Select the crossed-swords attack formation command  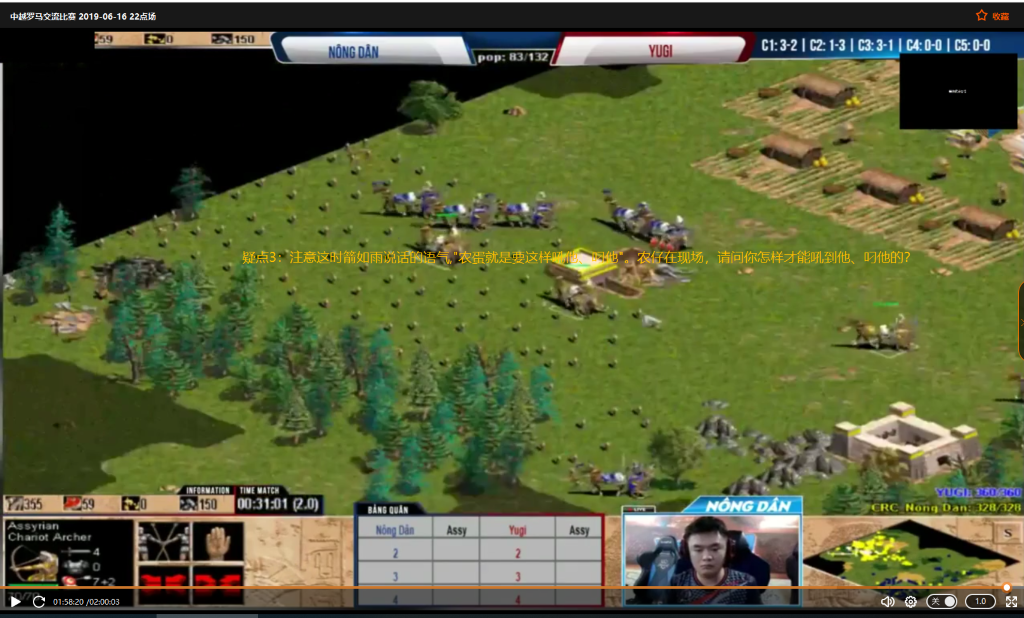pyautogui.click(x=163, y=541)
